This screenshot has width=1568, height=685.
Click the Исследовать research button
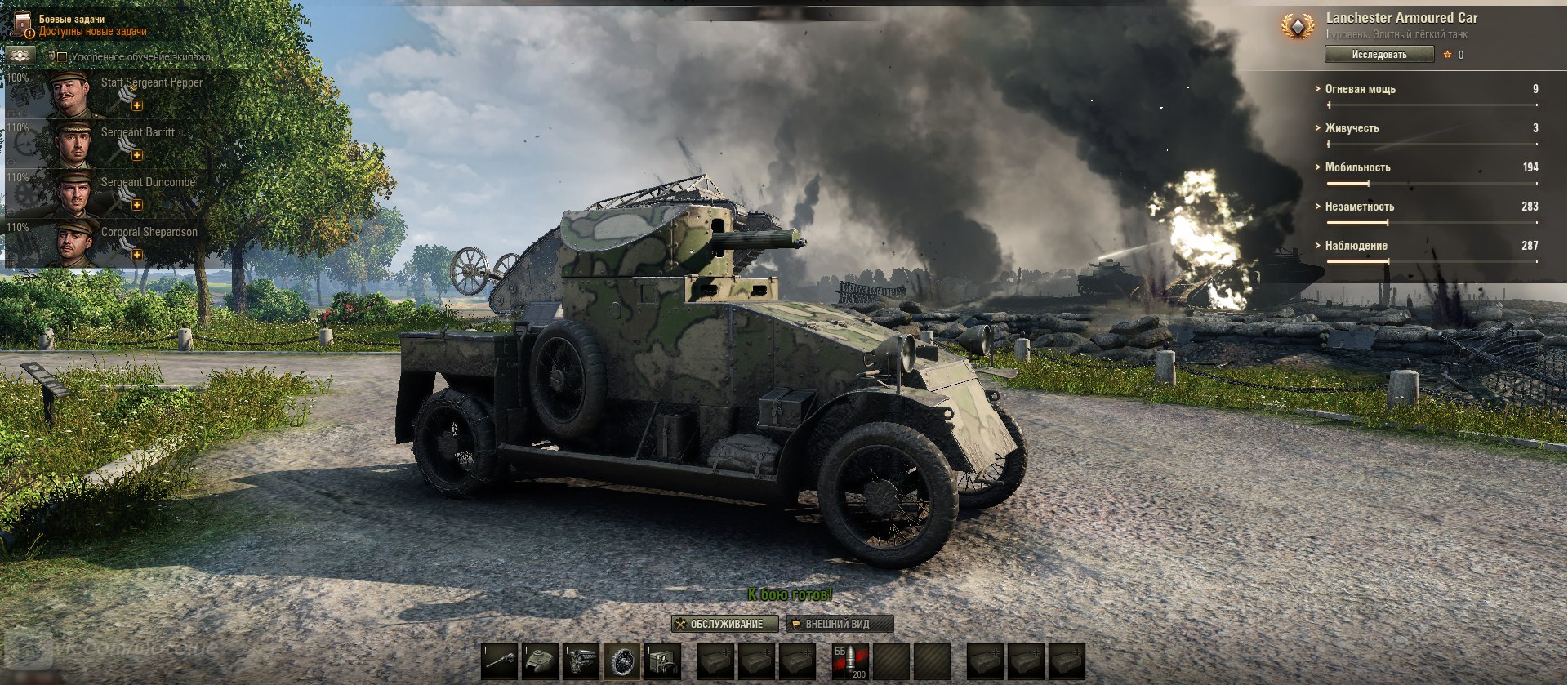(1379, 55)
